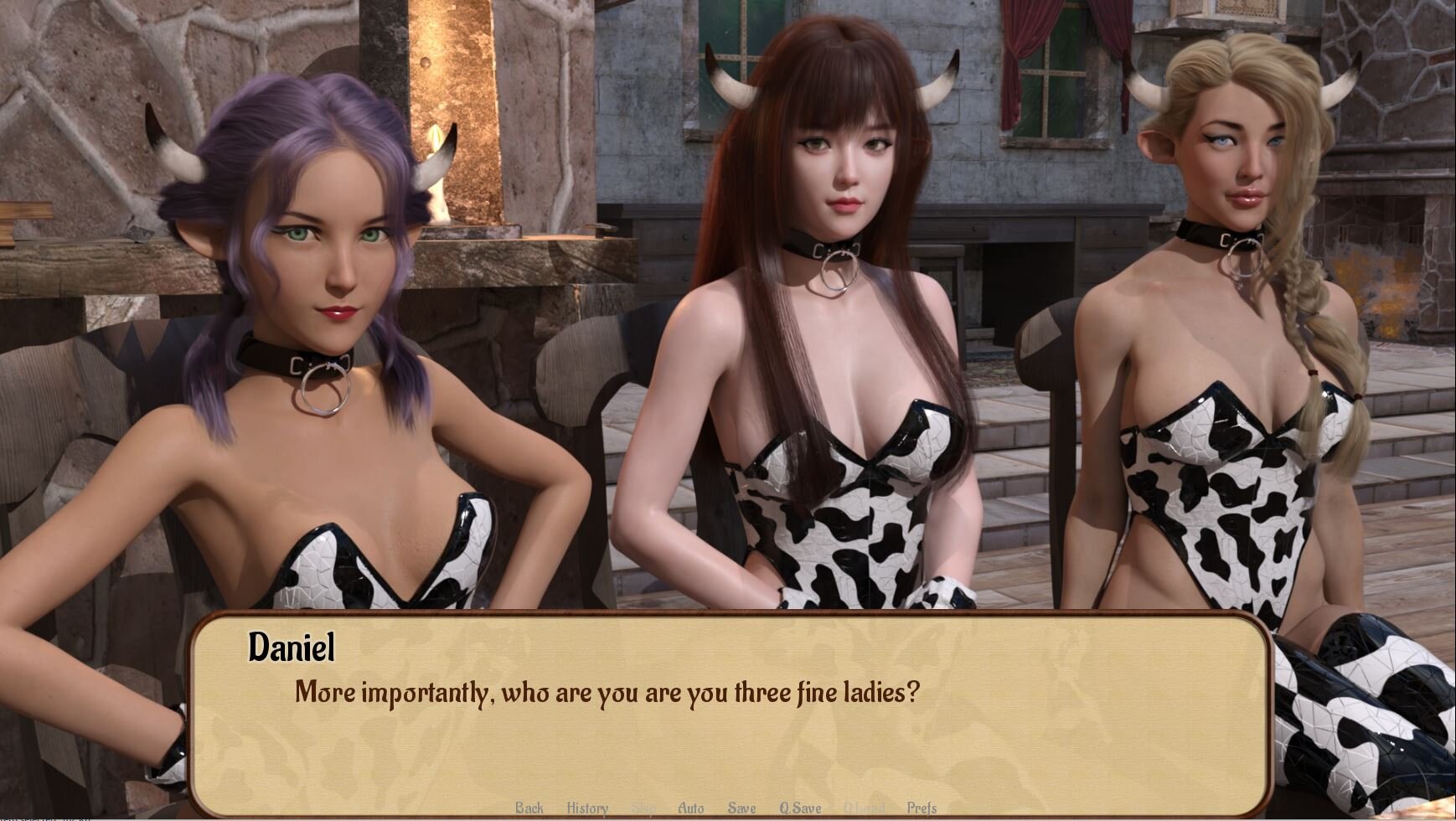Go back using the Back button

pyautogui.click(x=529, y=808)
